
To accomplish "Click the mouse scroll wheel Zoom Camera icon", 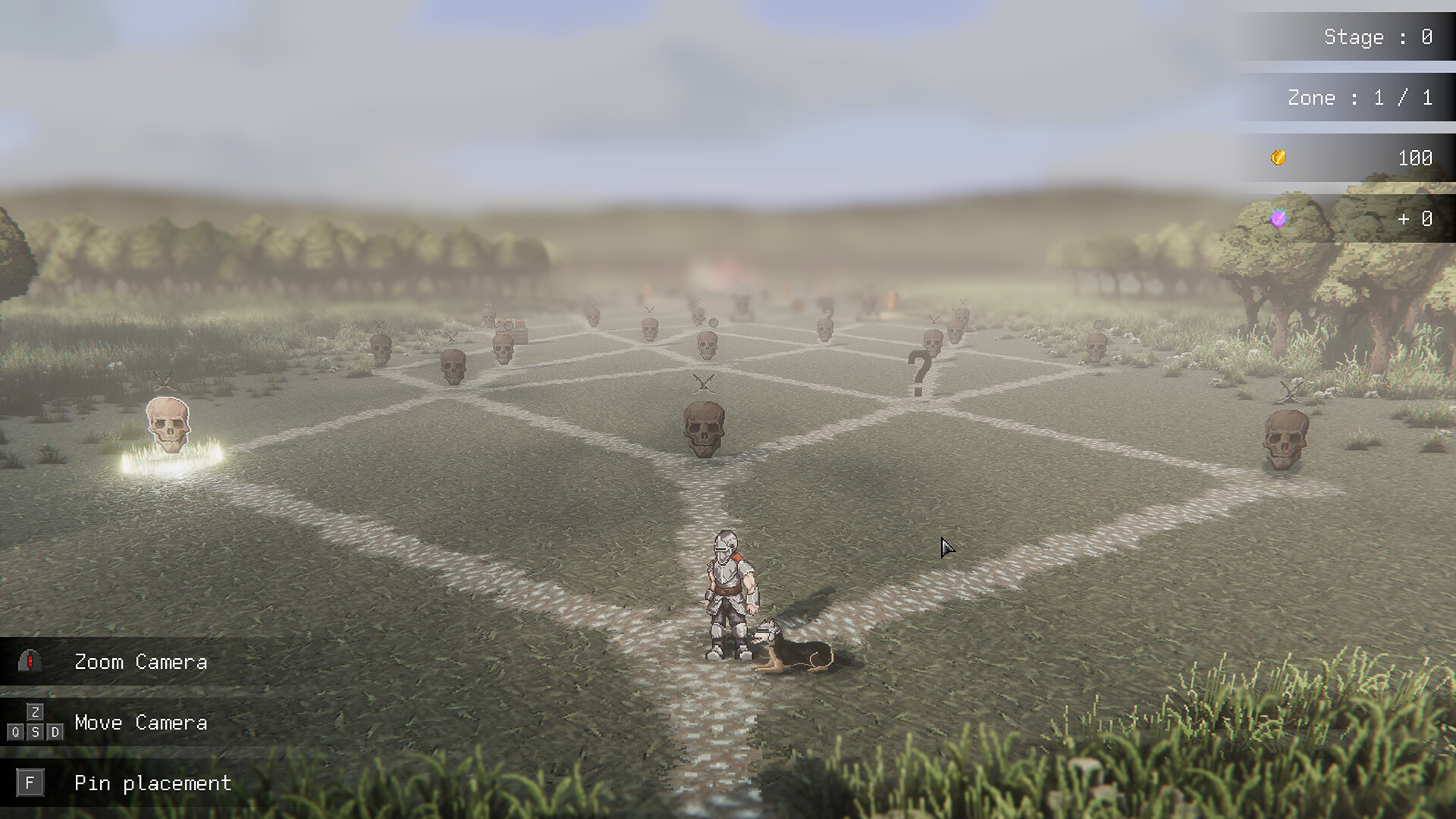I will click(x=30, y=661).
